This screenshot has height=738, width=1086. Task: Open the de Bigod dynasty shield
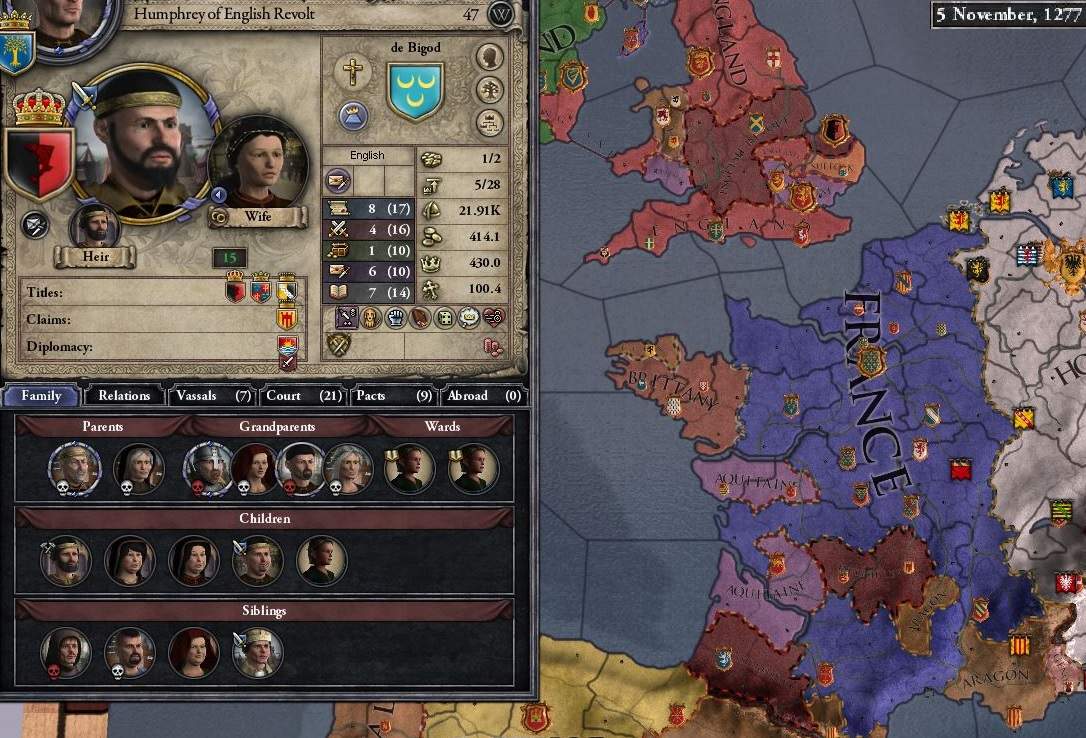415,91
